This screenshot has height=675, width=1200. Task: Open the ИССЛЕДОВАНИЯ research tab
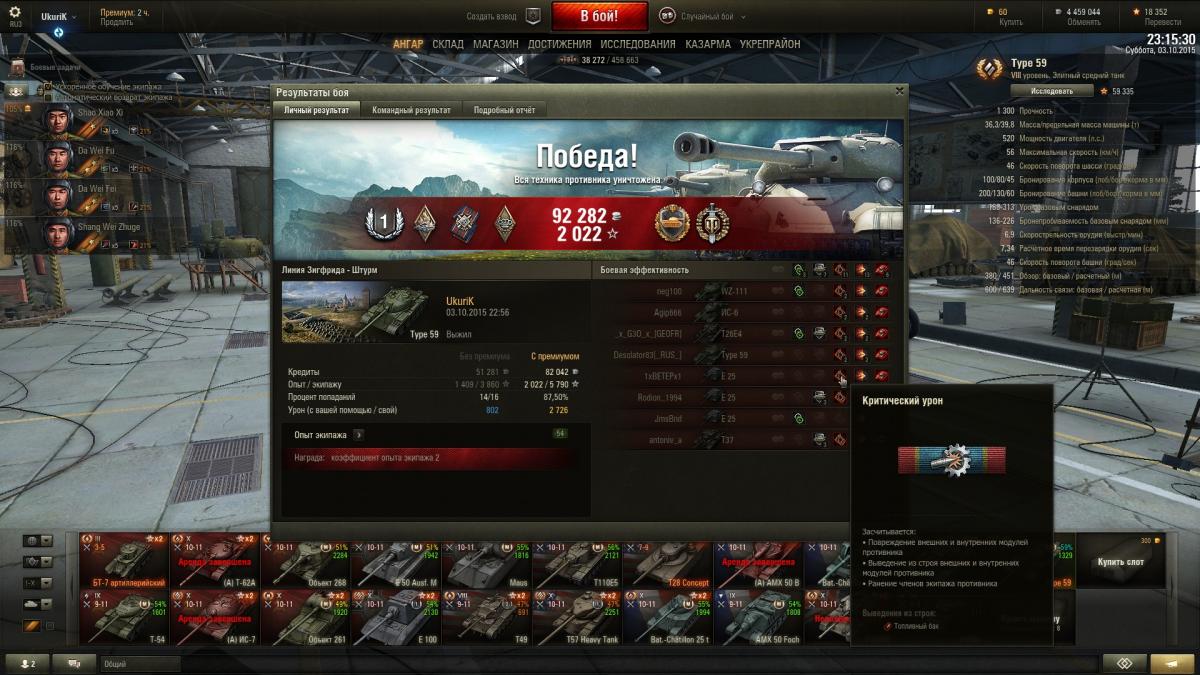tap(636, 44)
